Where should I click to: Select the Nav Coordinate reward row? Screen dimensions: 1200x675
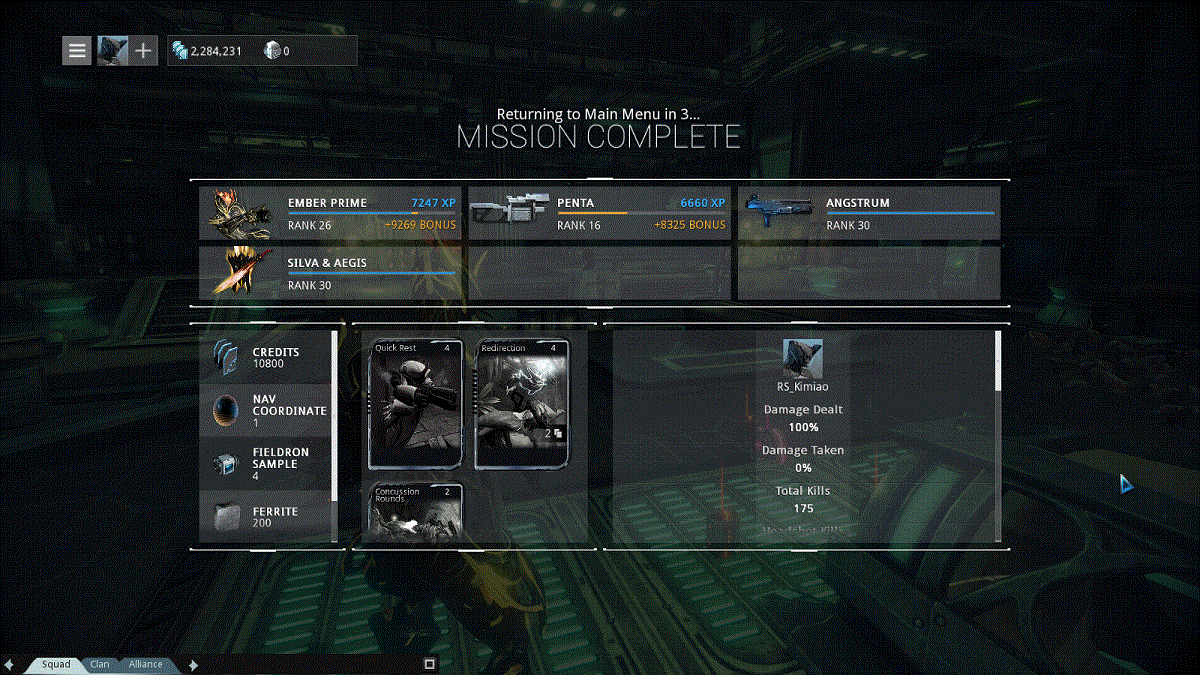(x=265, y=410)
